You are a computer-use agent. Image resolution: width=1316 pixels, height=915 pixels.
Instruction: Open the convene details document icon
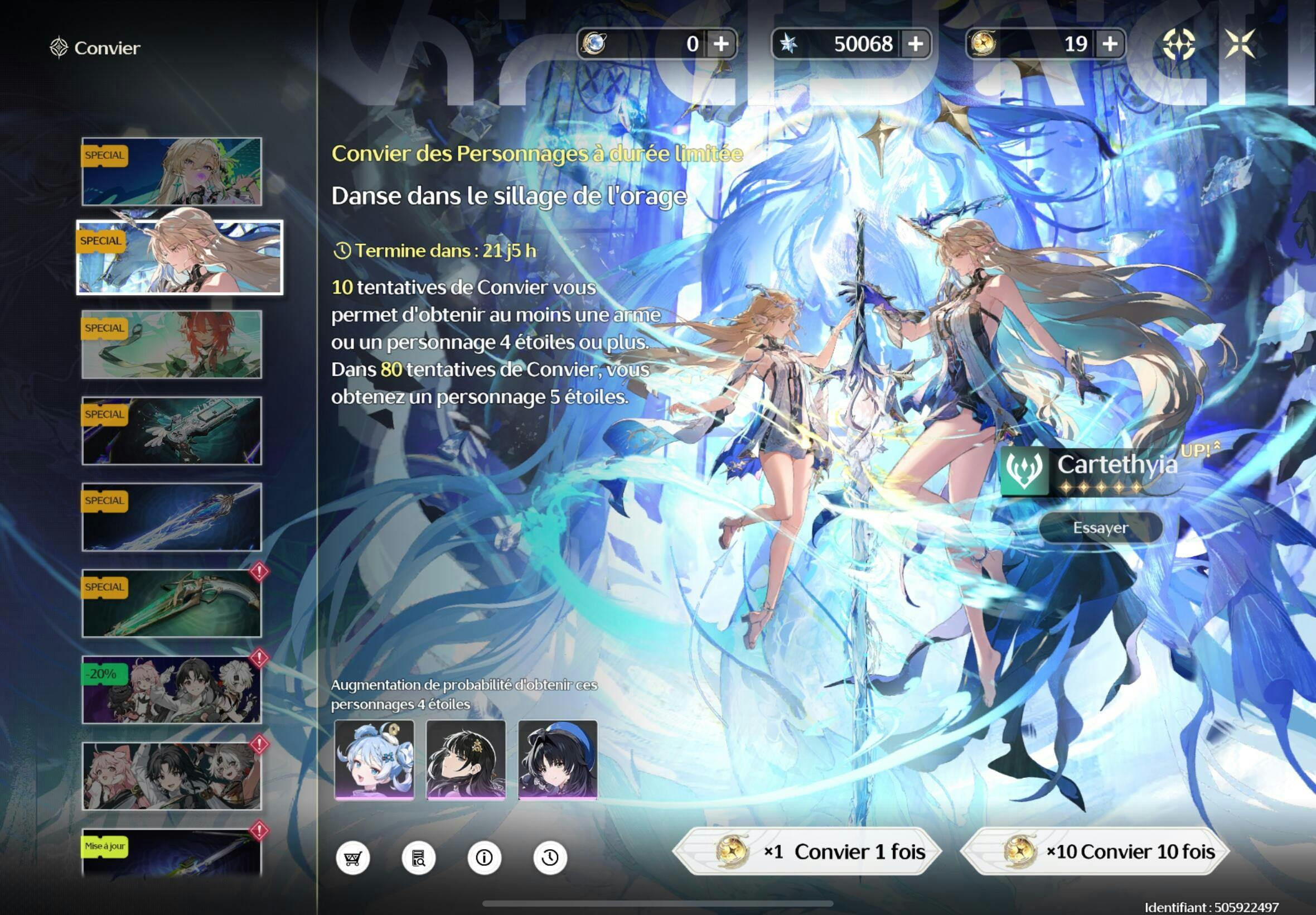point(418,858)
